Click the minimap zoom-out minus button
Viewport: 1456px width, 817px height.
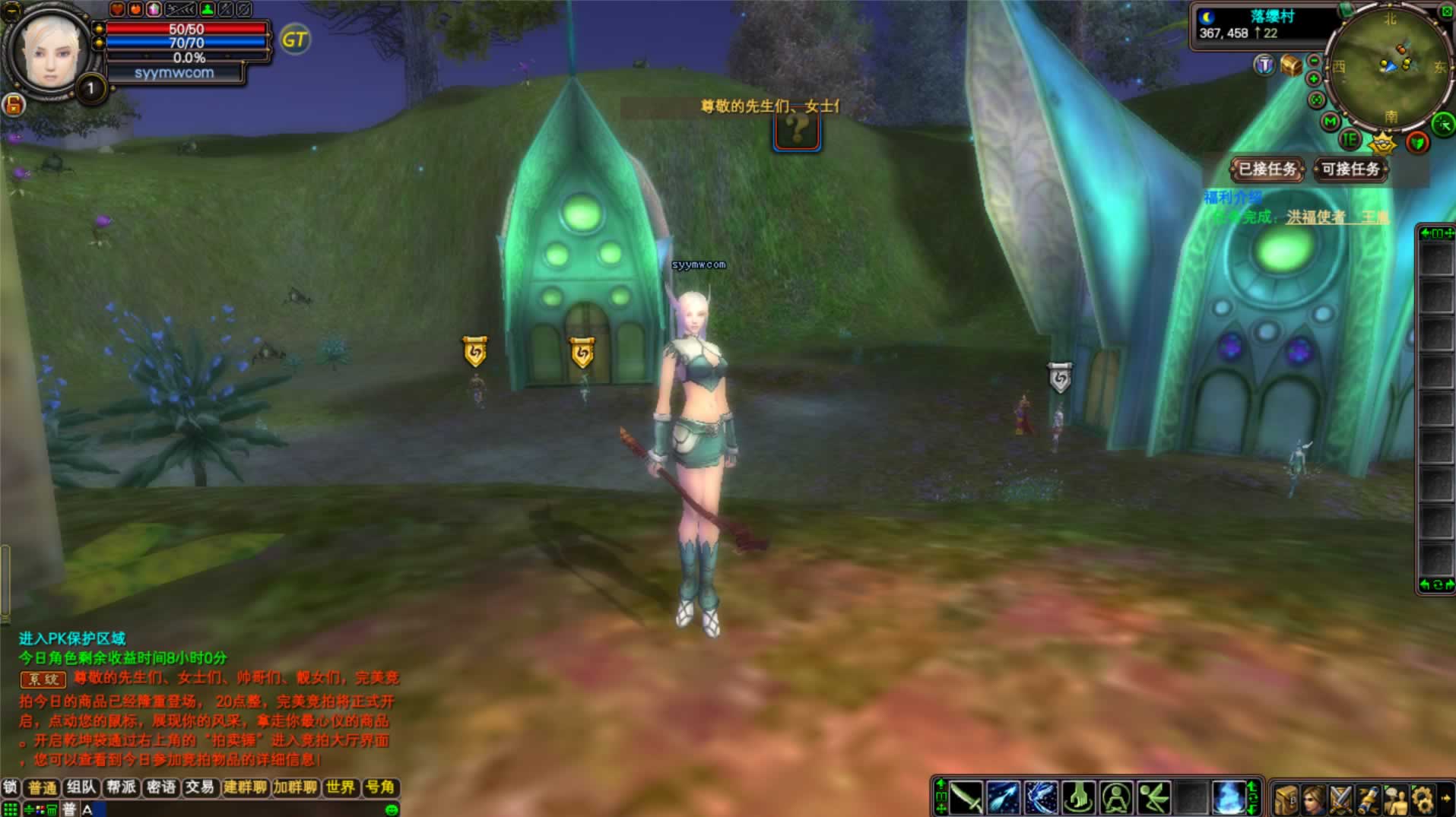point(1314,62)
